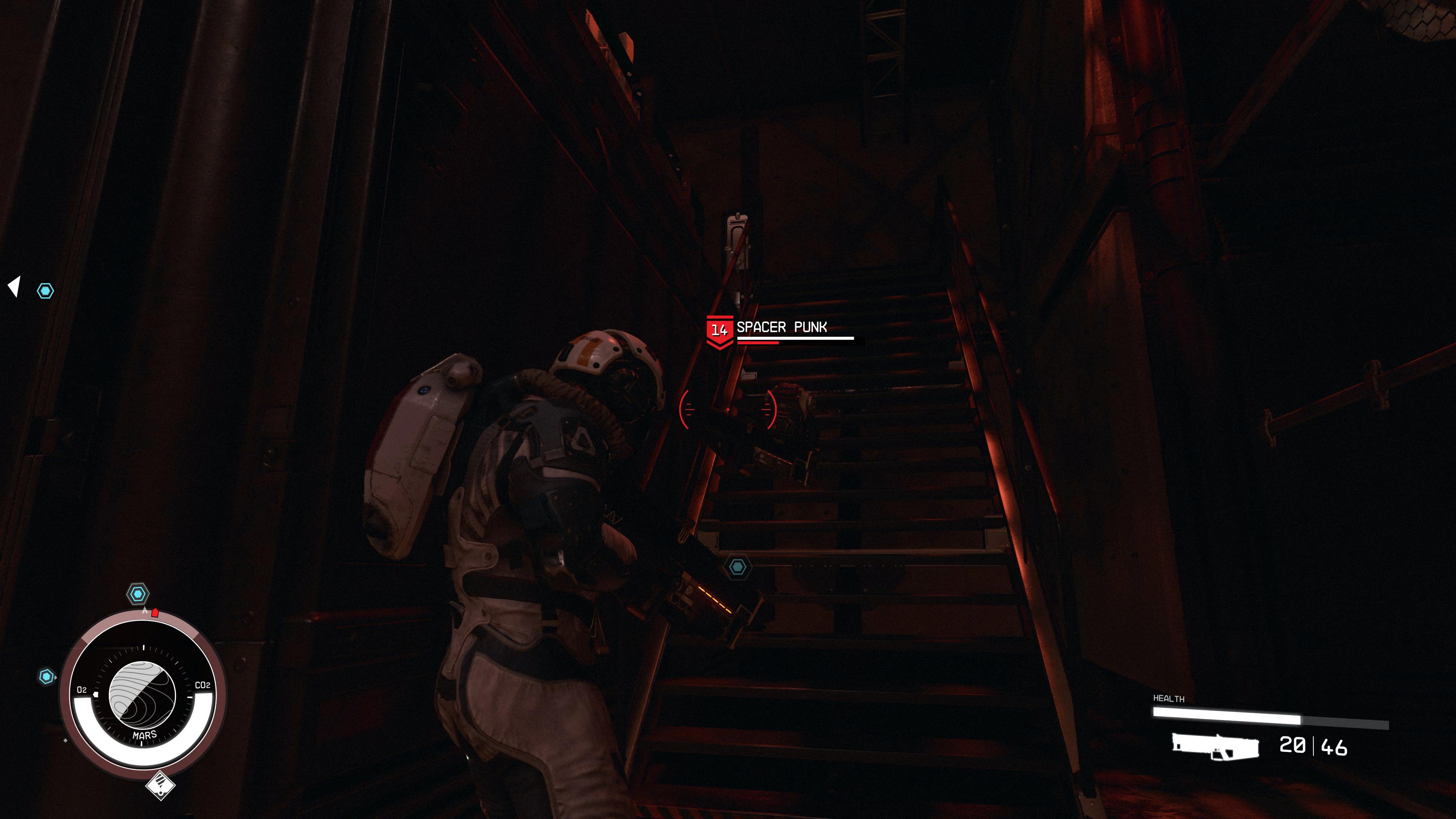Image resolution: width=1456 pixels, height=819 pixels.
Task: Click the Spacer Punk level 14 badge
Action: (719, 330)
